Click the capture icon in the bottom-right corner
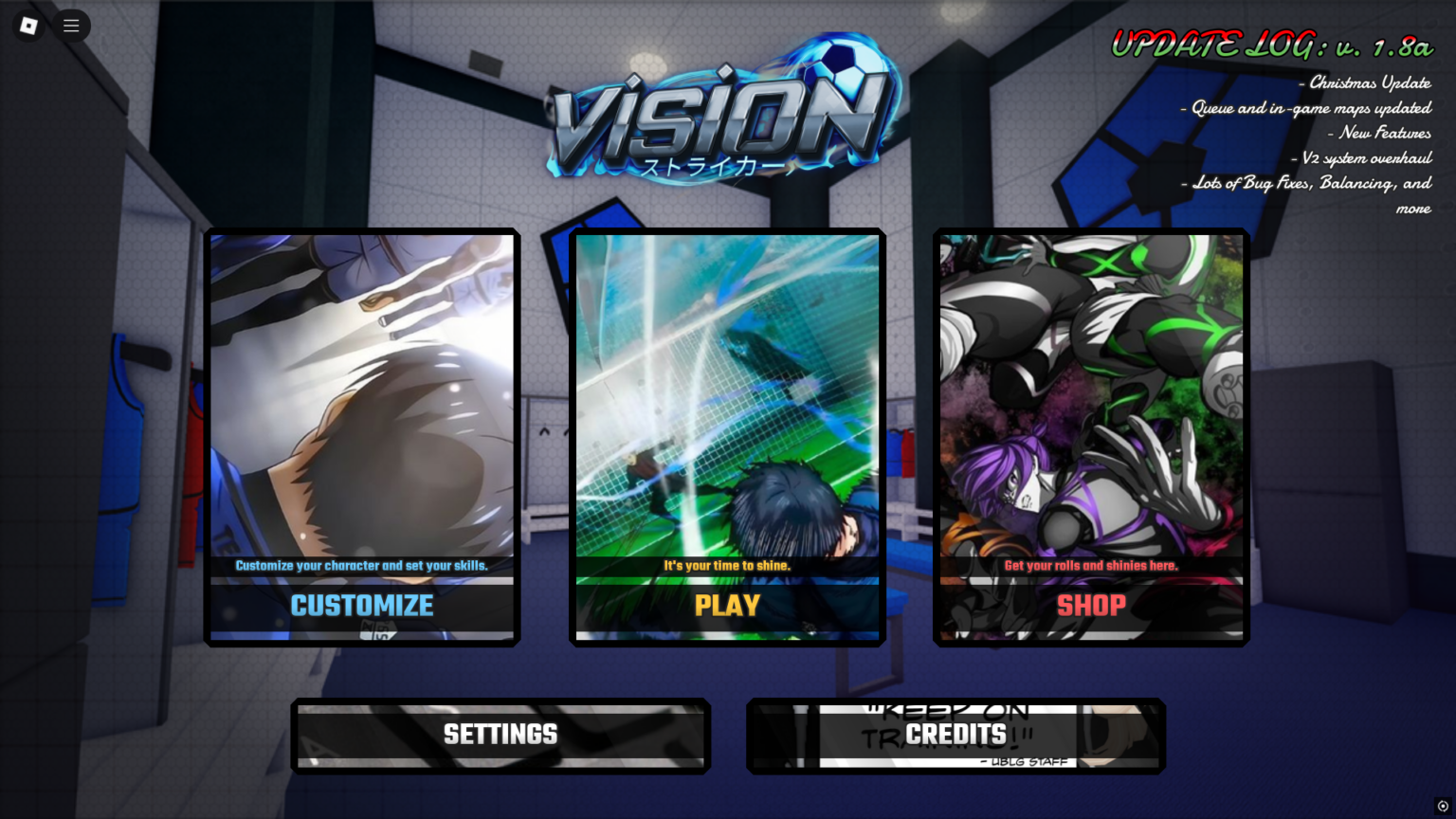The width and height of the screenshot is (1456, 819). [x=1443, y=807]
